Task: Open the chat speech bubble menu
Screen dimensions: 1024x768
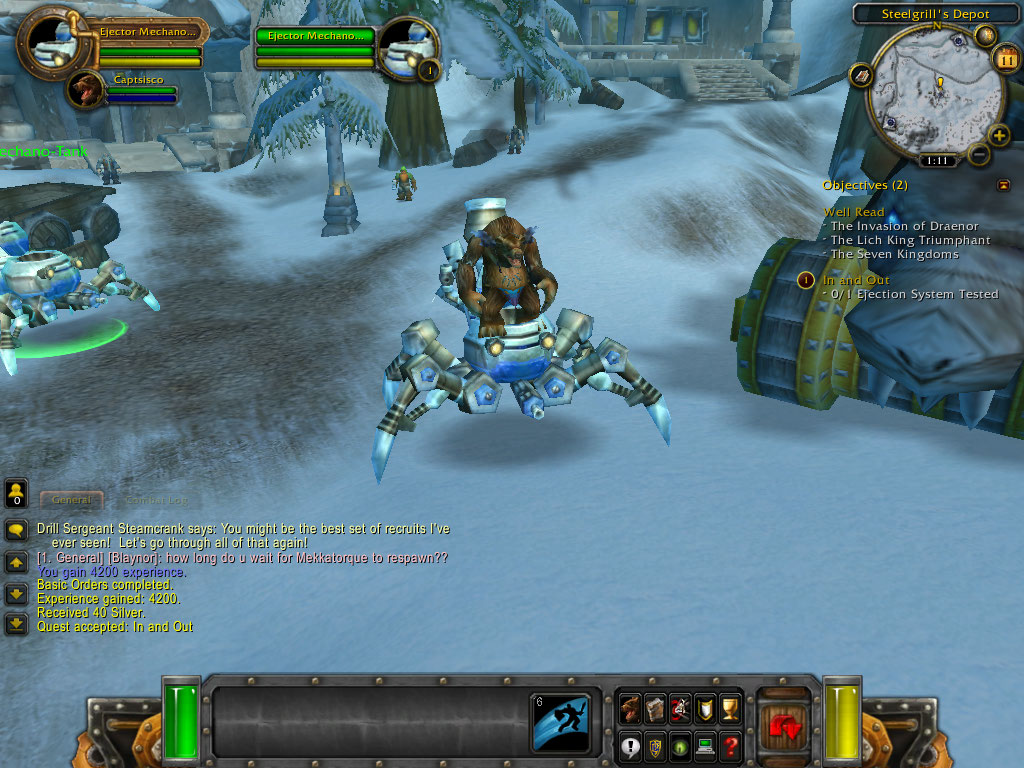Action: pyautogui.click(x=16, y=530)
